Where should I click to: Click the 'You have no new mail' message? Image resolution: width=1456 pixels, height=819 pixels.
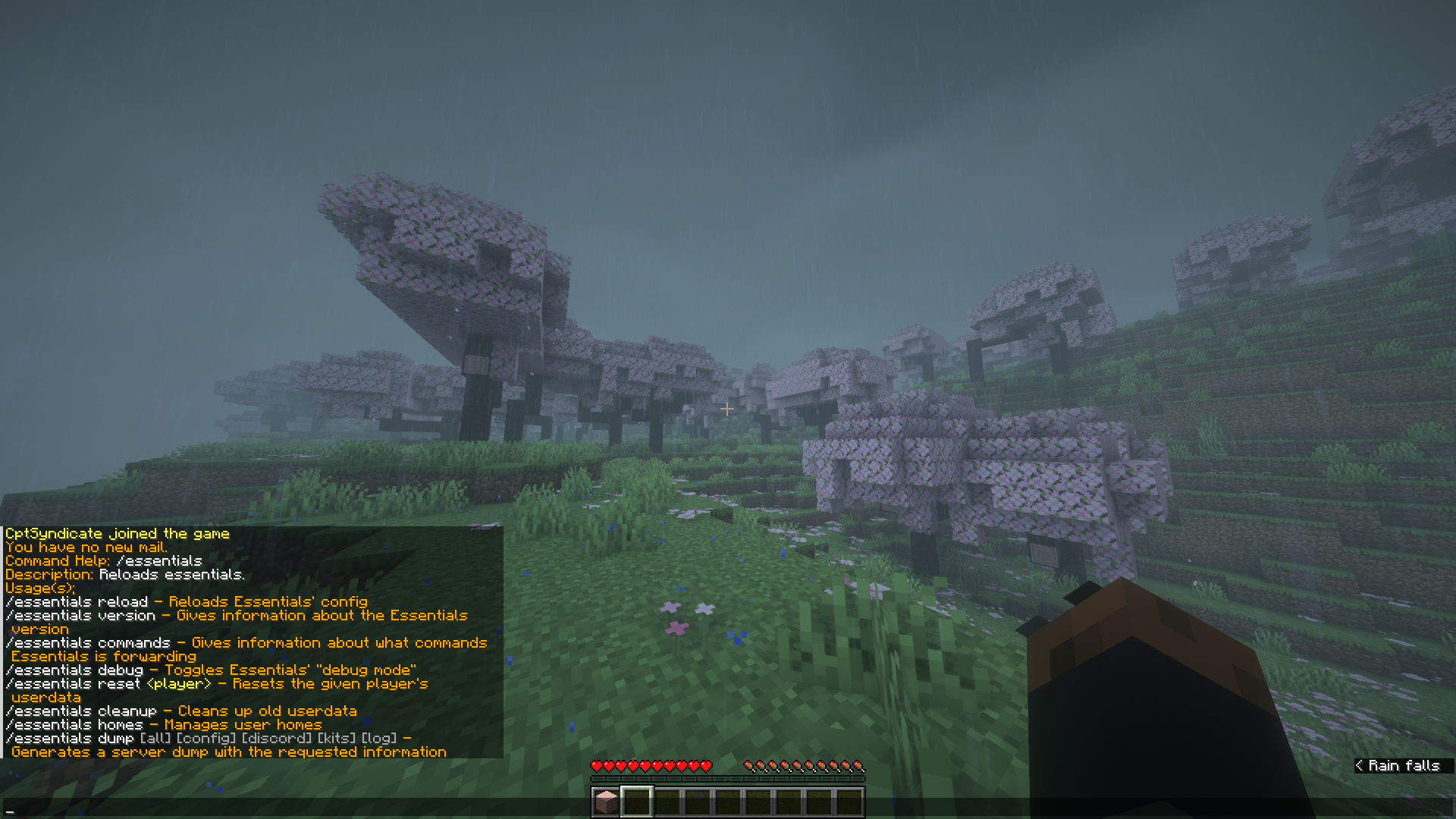coord(86,547)
